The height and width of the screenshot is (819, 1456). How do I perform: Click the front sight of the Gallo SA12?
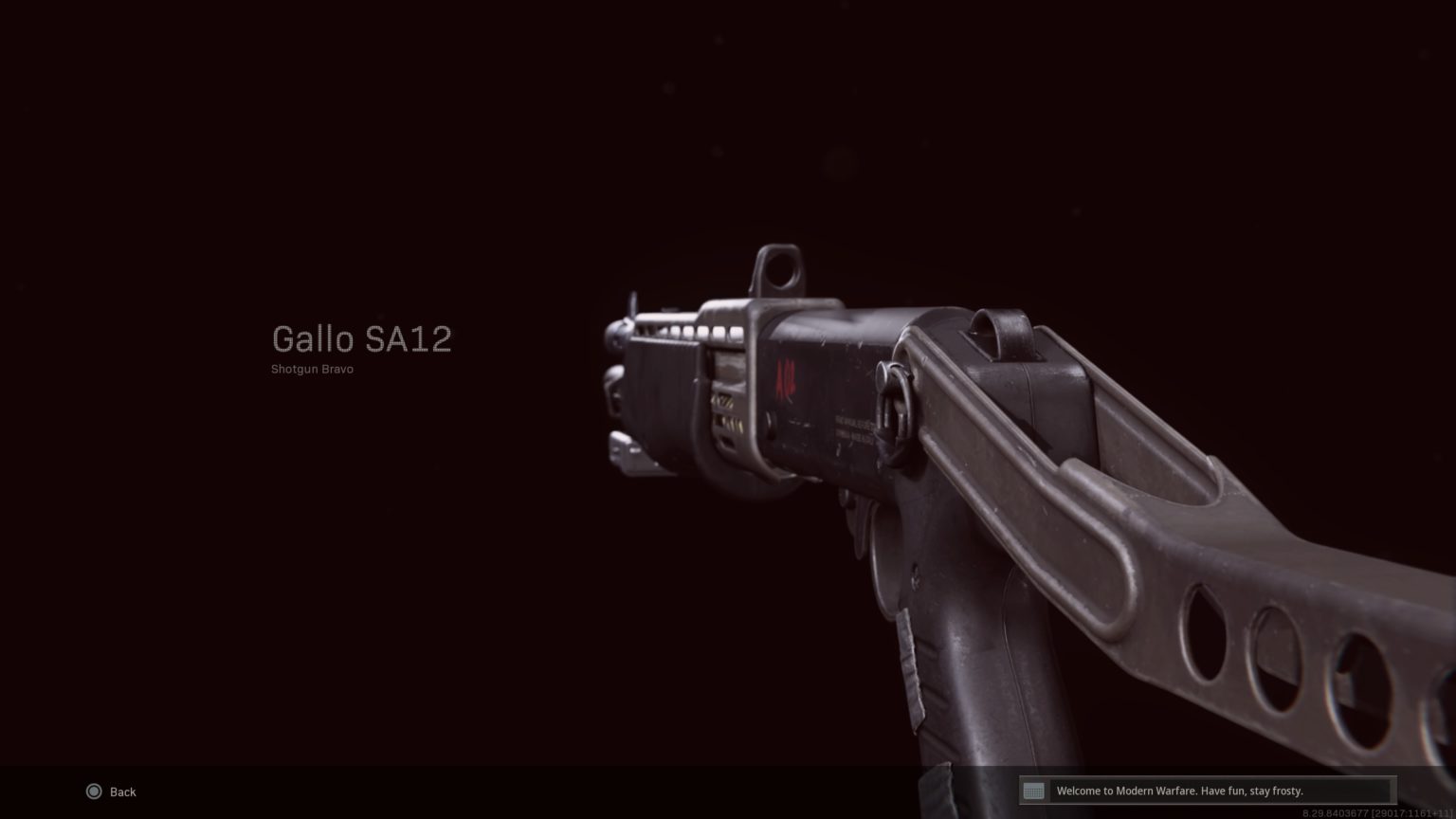click(631, 303)
